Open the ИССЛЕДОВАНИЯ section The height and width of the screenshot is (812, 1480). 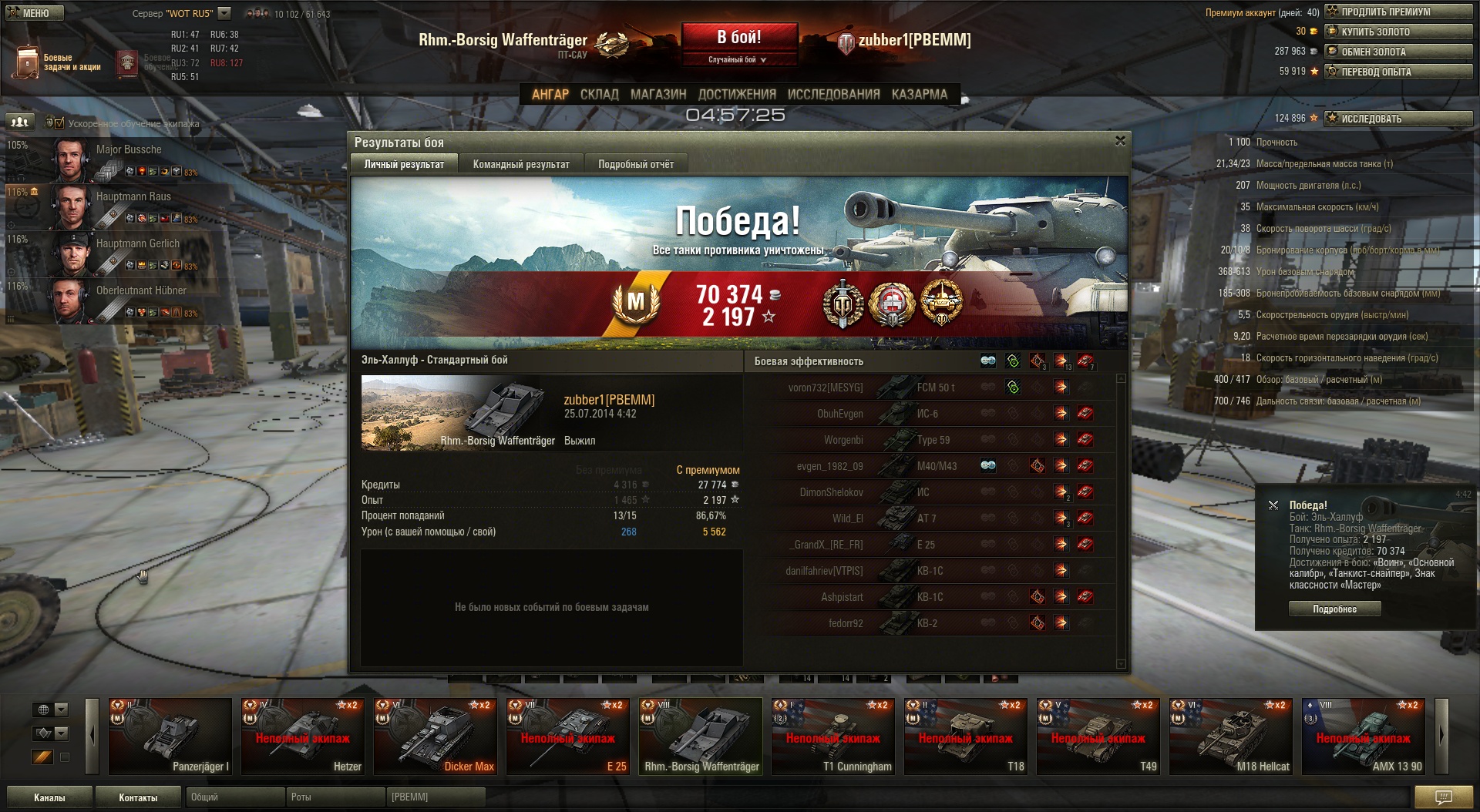tap(833, 94)
